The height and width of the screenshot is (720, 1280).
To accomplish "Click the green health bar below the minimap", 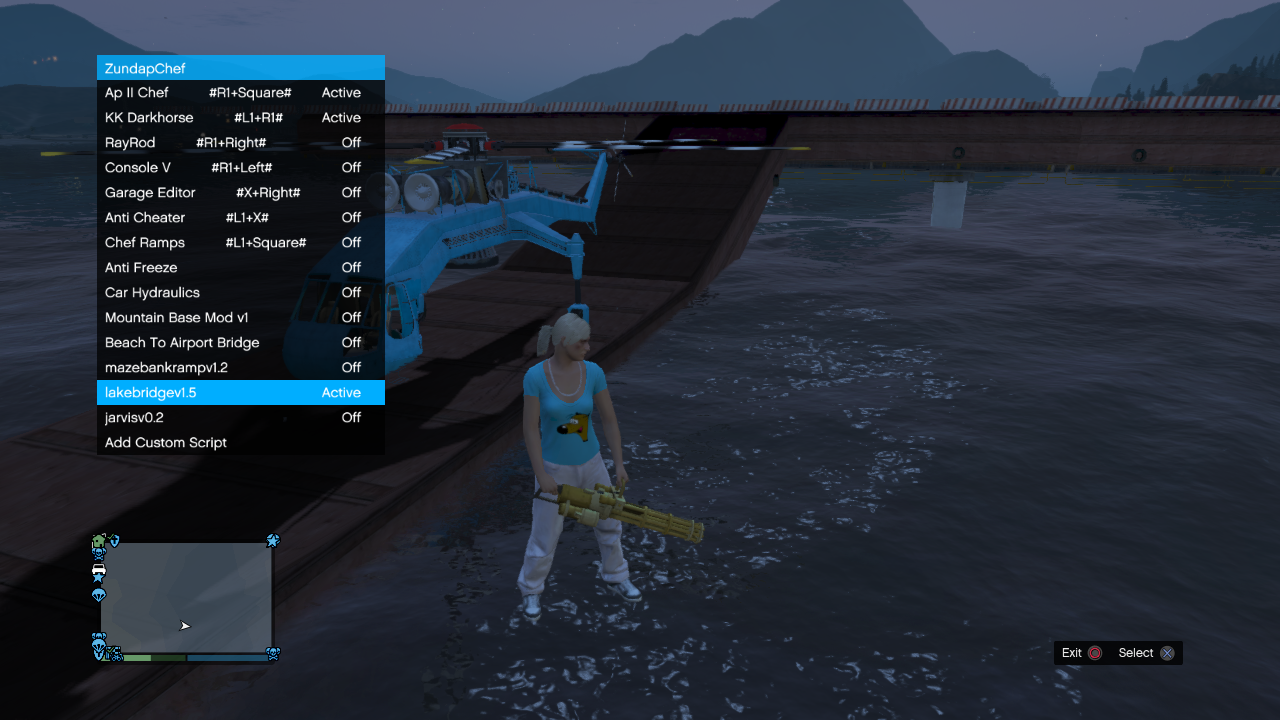I will point(140,658).
